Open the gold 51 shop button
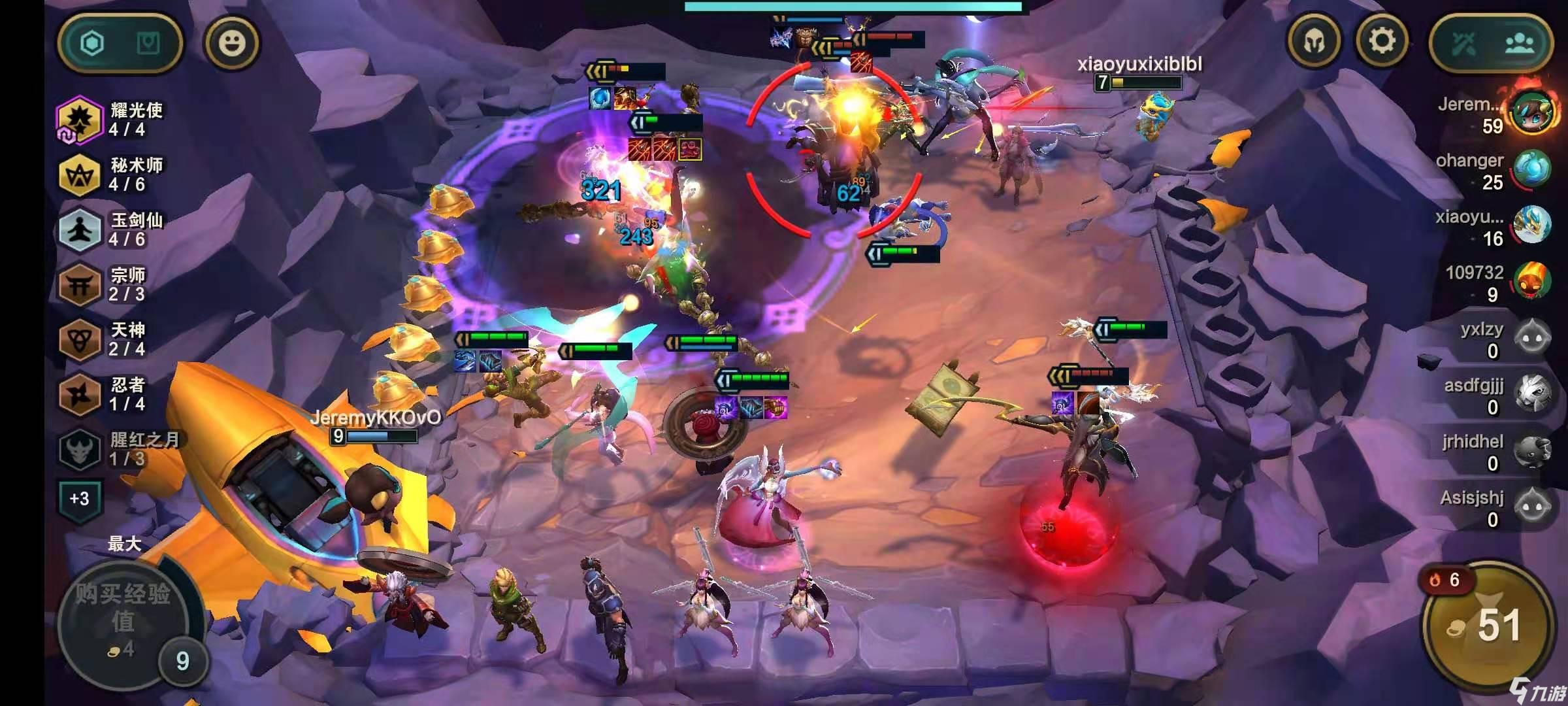 tap(1489, 626)
